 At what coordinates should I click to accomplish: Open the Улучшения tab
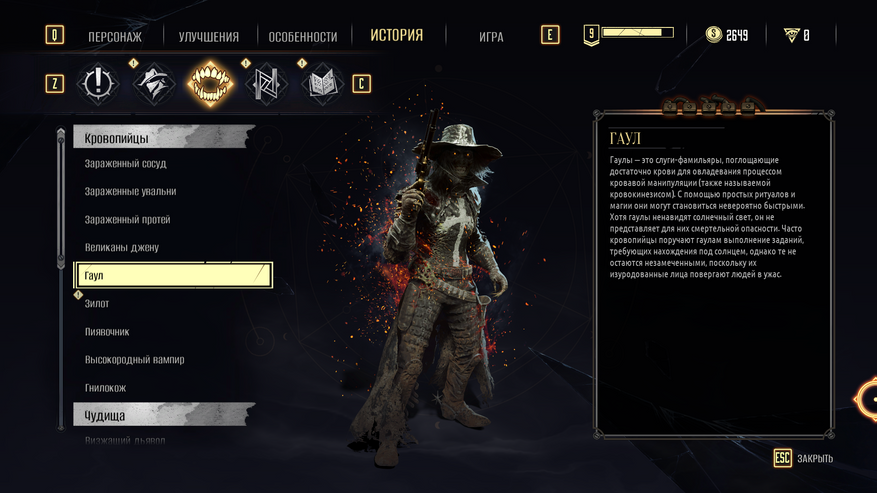click(x=209, y=37)
